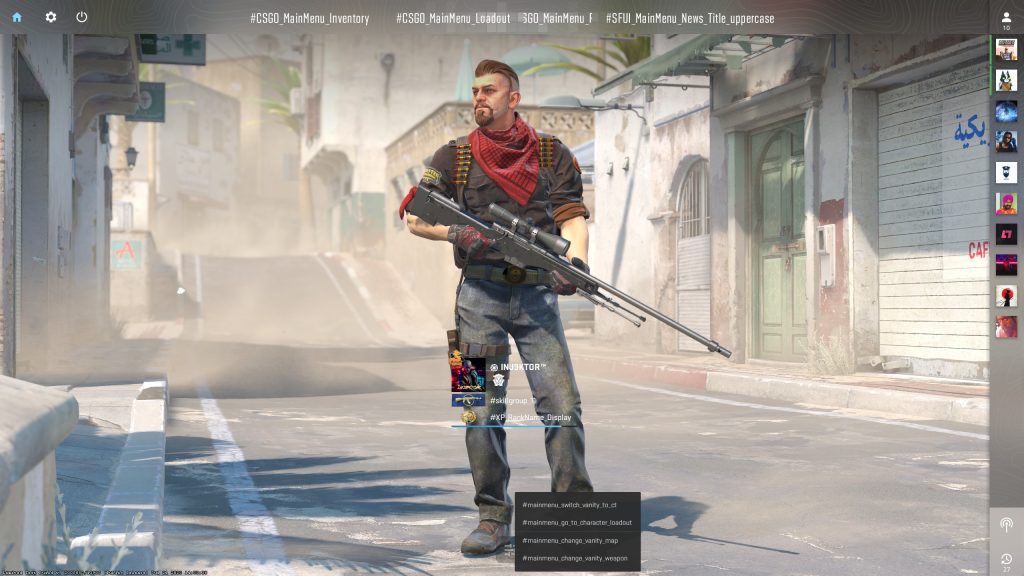Switch to the Loadout tab
Image resolution: width=1024 pixels, height=576 pixels.
click(453, 19)
